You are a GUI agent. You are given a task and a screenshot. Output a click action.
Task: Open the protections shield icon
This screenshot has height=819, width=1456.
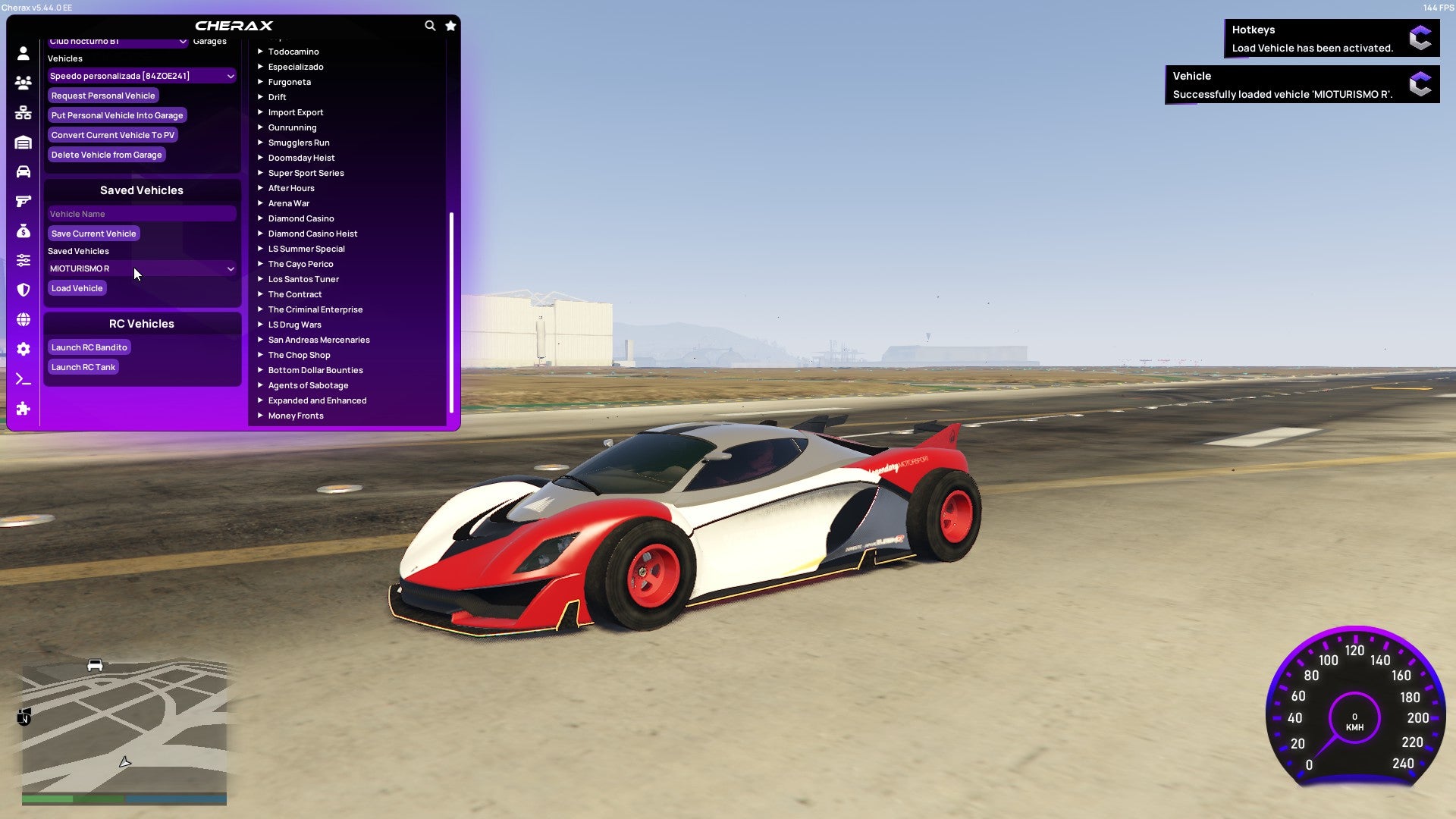(23, 290)
